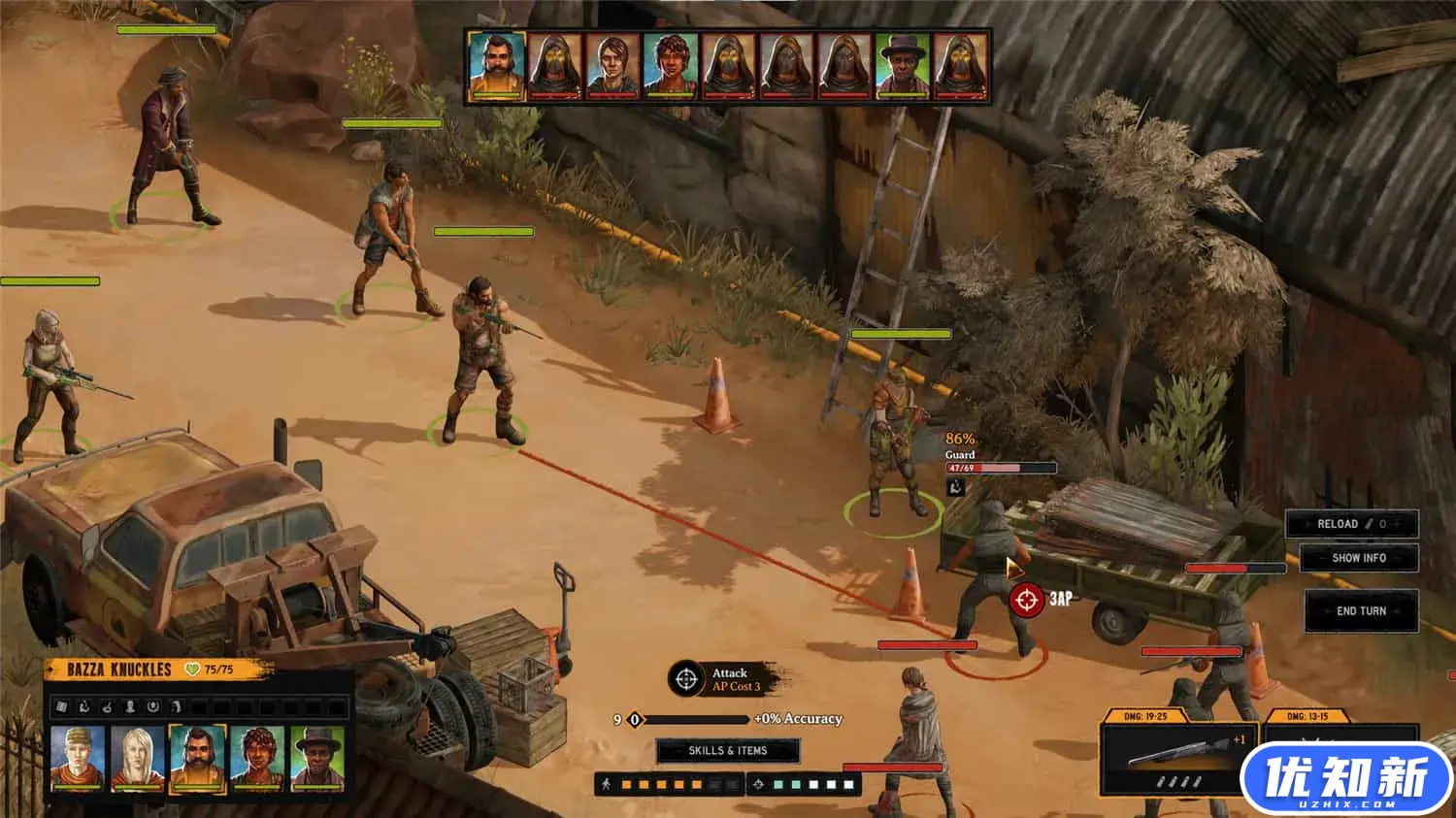
Task: Click the curly-haired ally's turn order portrait
Action: tap(671, 66)
